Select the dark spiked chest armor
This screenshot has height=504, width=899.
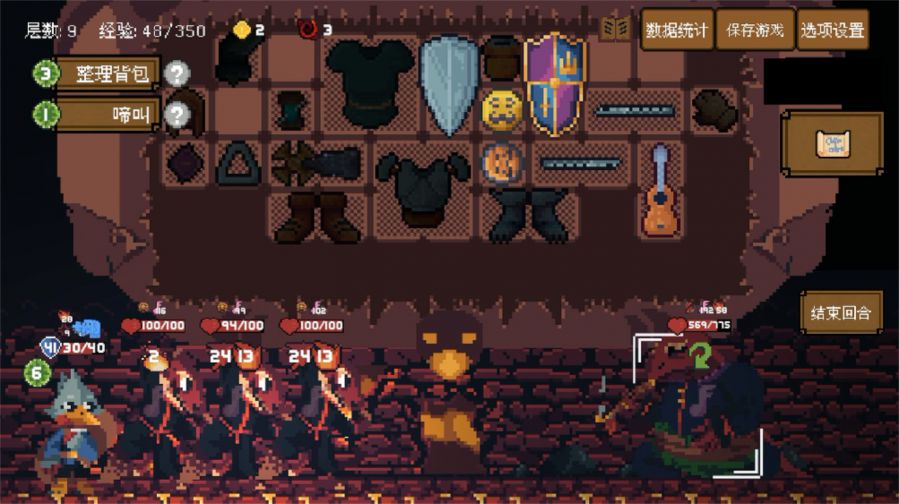point(422,188)
